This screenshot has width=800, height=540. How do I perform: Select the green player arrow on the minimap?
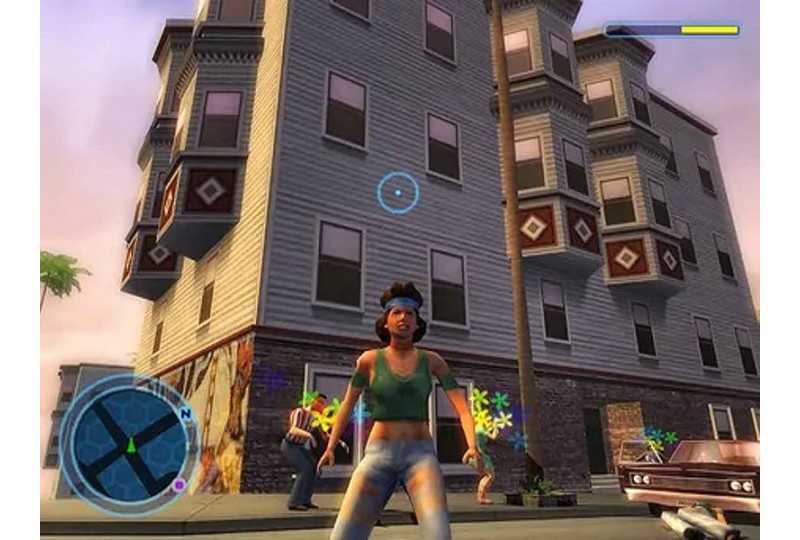click(130, 445)
